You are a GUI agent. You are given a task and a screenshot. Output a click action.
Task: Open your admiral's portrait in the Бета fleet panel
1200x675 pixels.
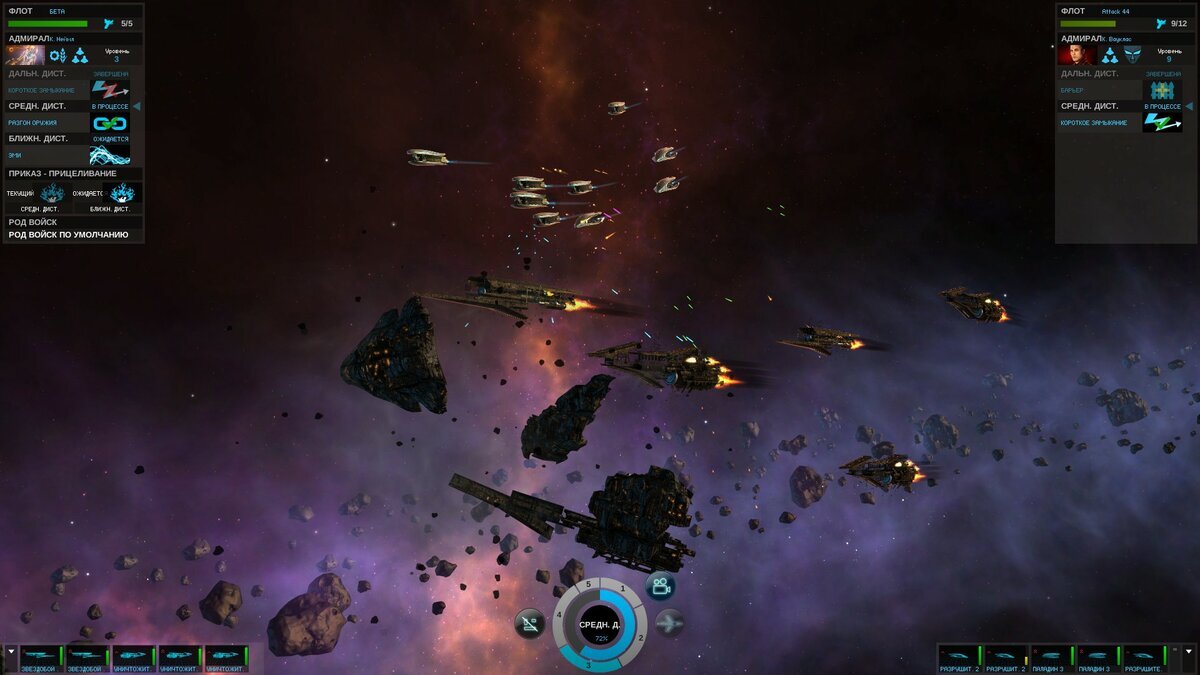25,55
